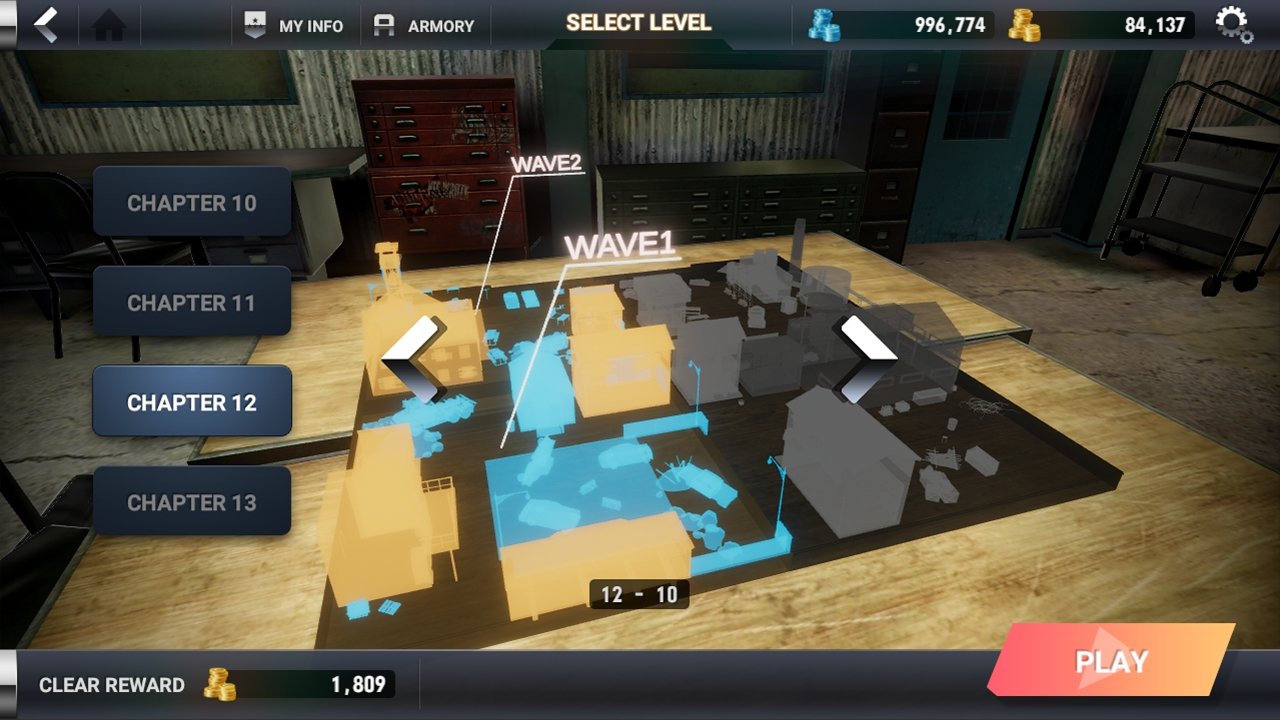Screen dimensions: 1280x720
Task: Click the coin icon next to CLEAR REWARD
Action: [218, 685]
